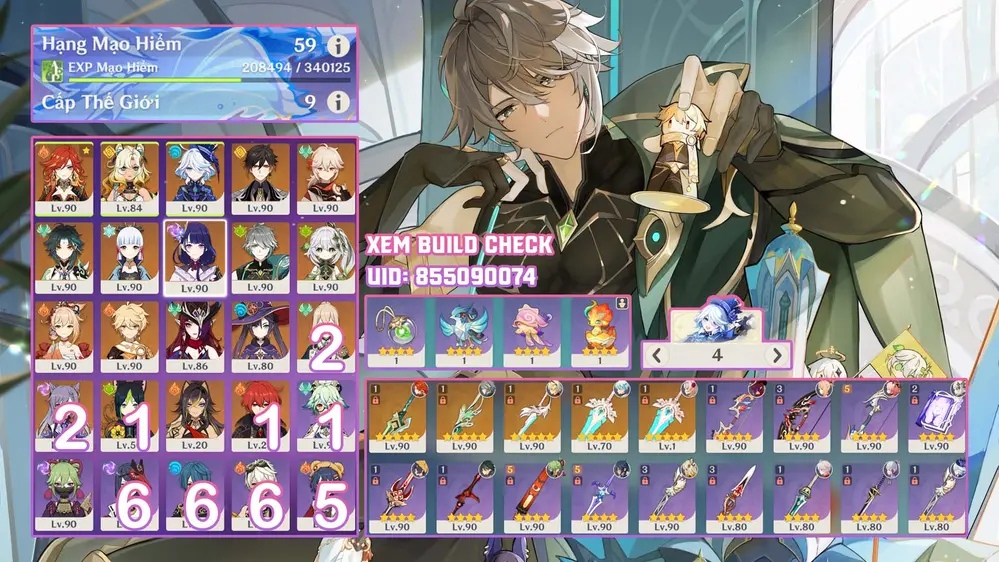The width and height of the screenshot is (999, 562).
Task: Select the Lv.84 Xilonen character card
Action: coord(129,179)
